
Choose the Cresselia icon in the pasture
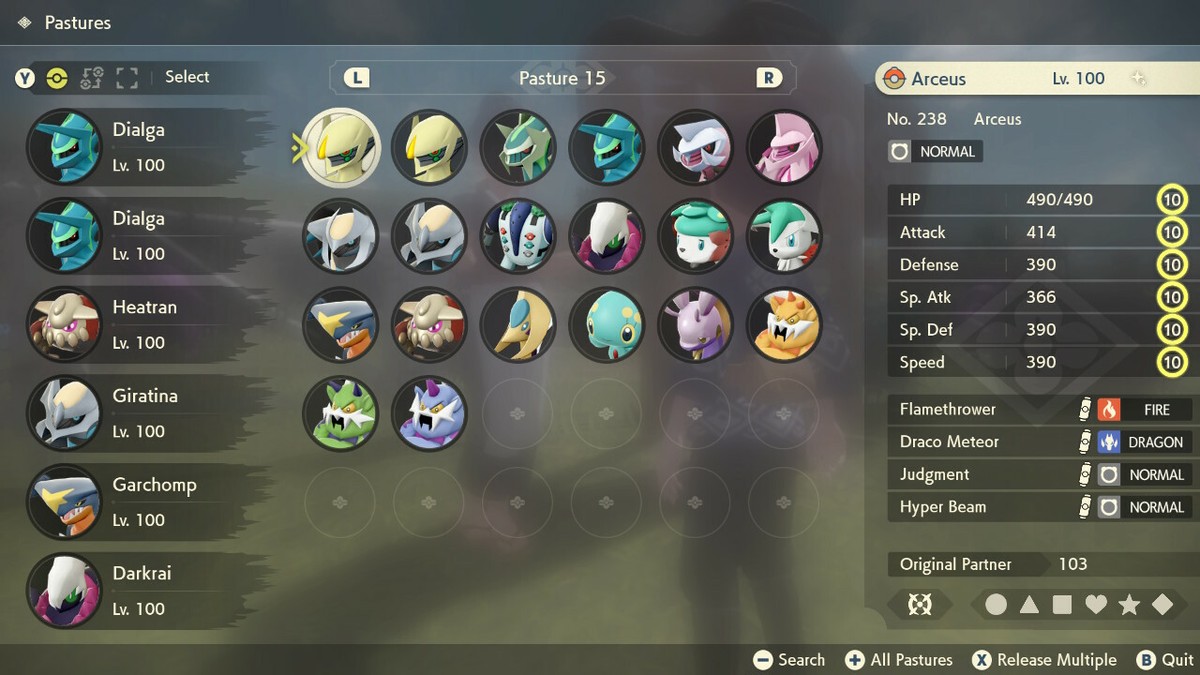coord(518,325)
